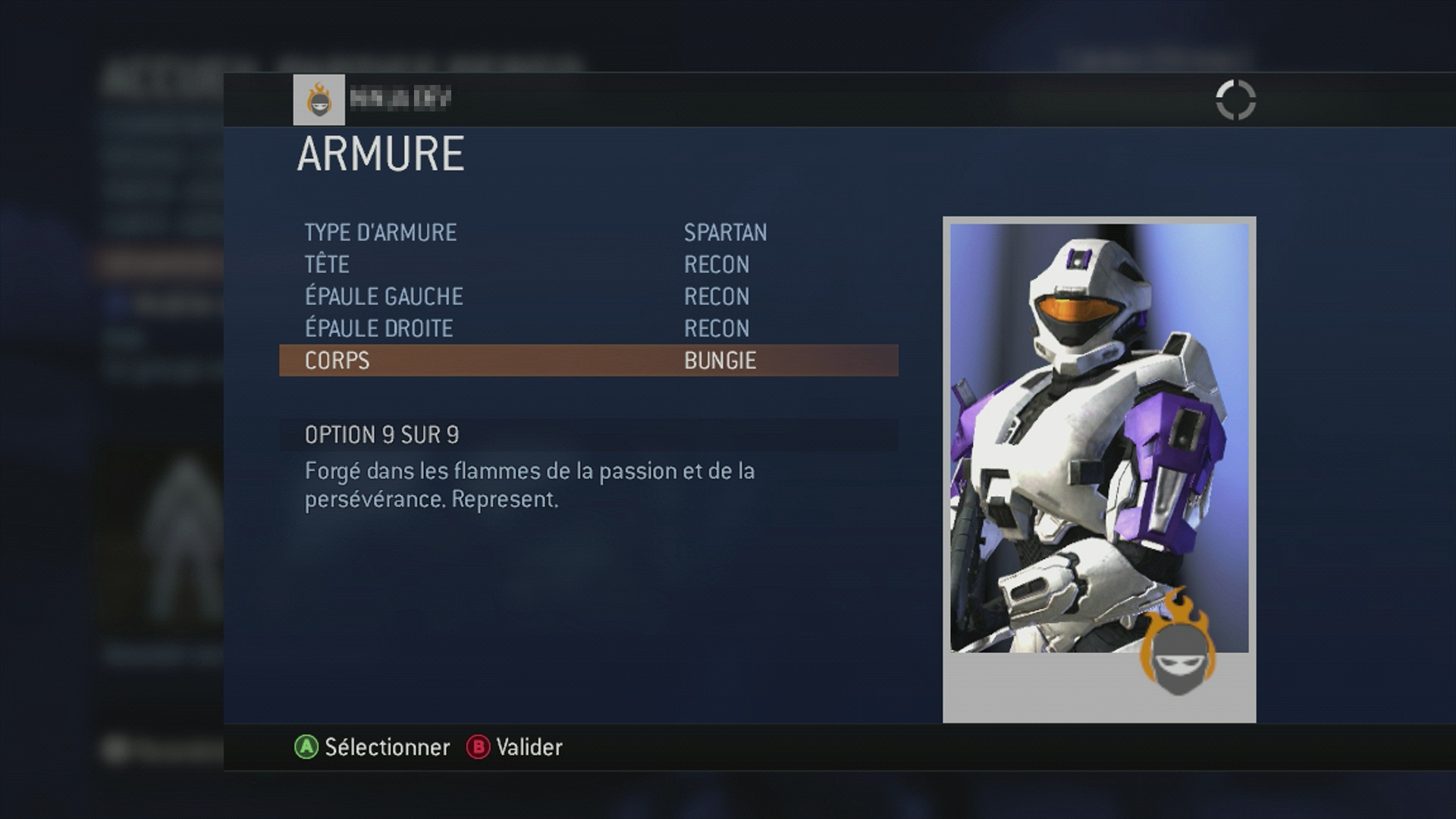Open the Épaule gauche setting

[588, 297]
